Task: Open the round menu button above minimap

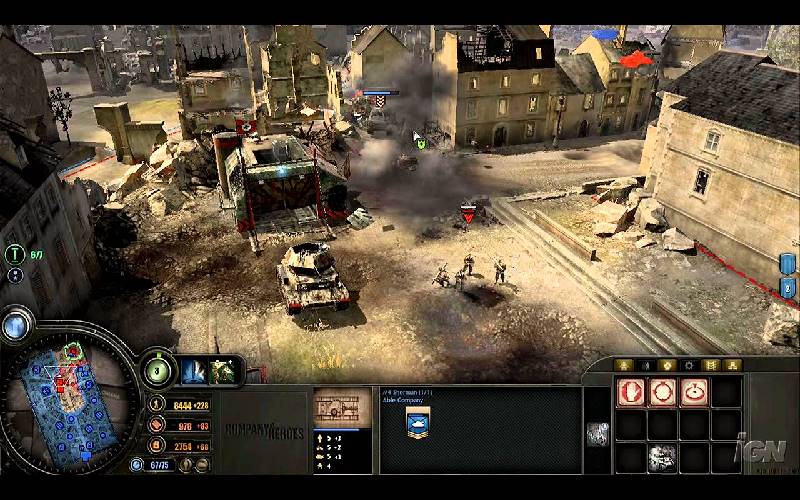Action: click(x=14, y=325)
